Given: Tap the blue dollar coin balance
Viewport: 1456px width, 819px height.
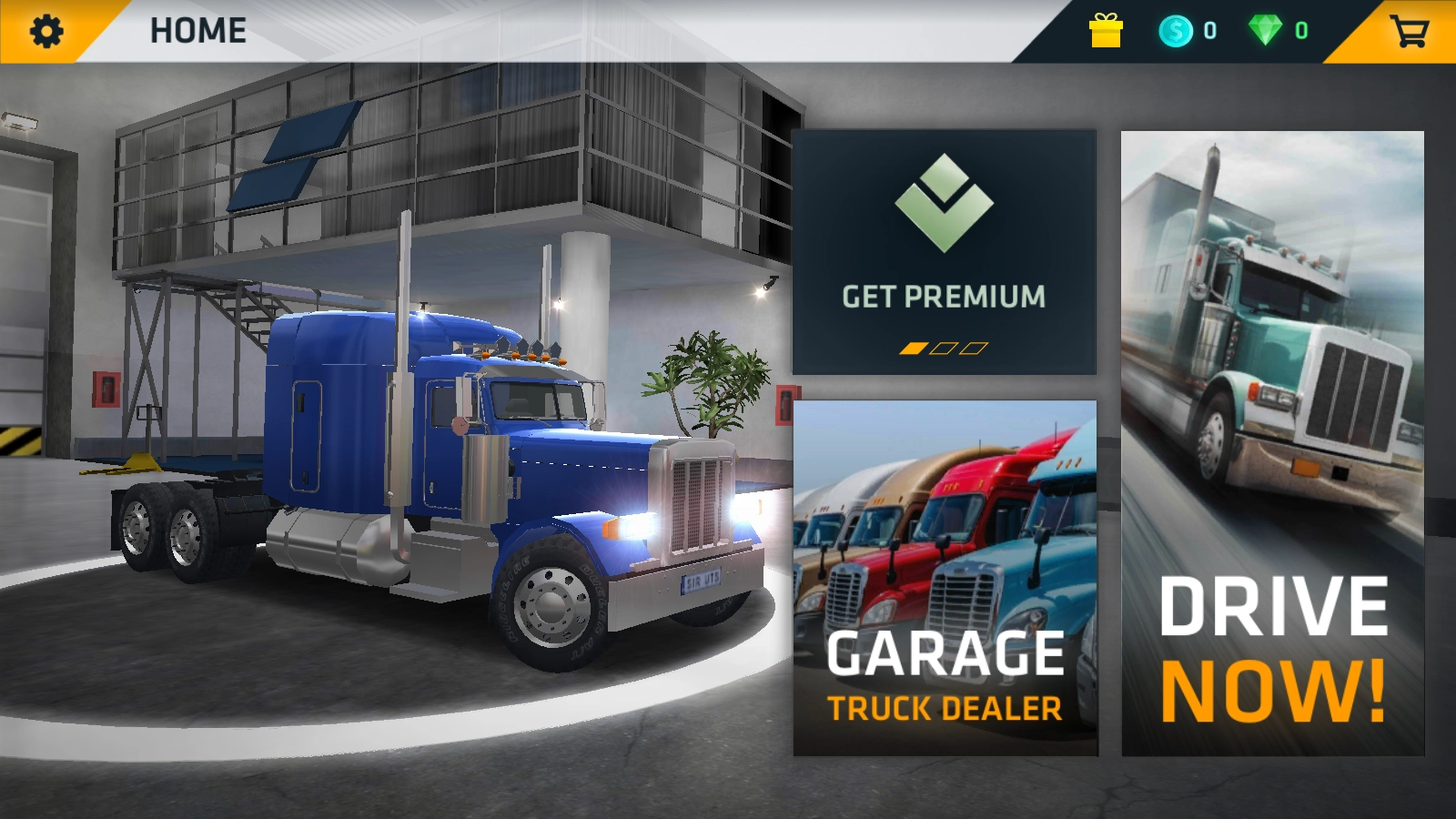Looking at the screenshot, I should pos(1176,31).
